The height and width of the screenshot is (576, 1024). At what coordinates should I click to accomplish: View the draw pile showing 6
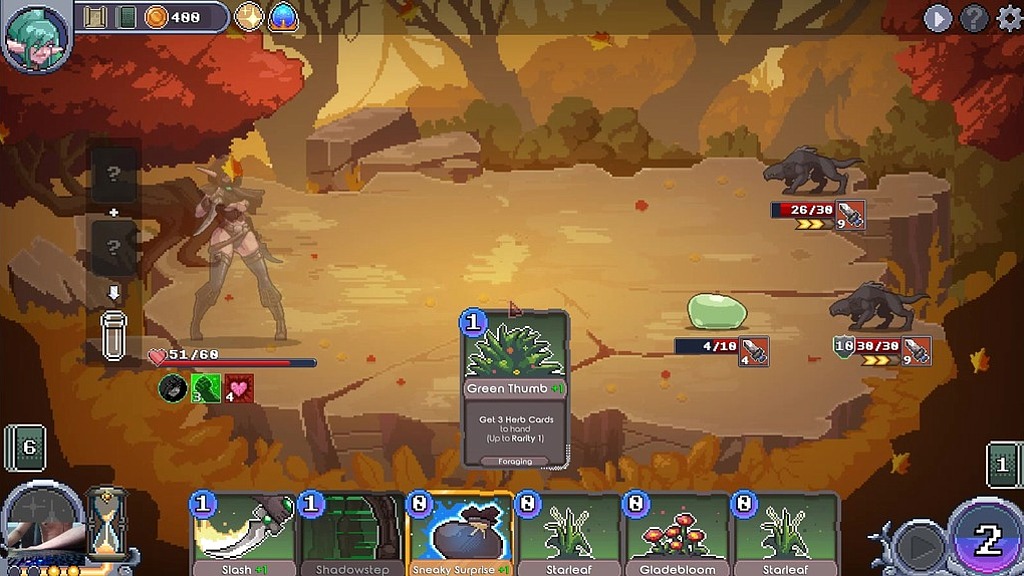(26, 448)
